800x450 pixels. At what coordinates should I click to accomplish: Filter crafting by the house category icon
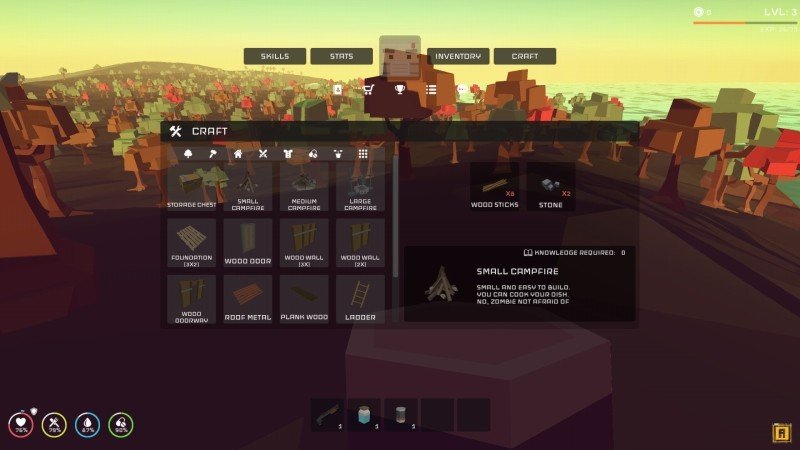click(238, 154)
